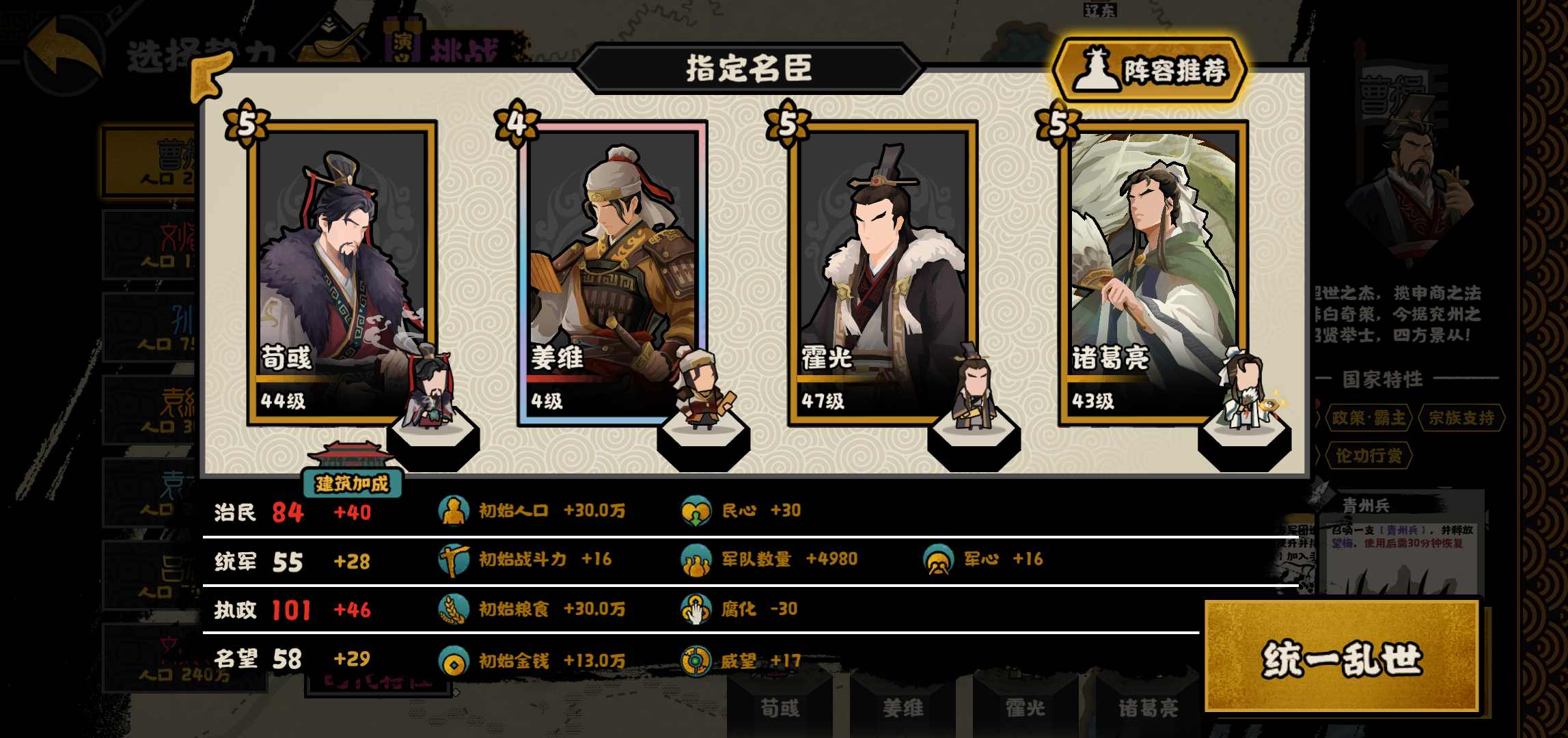Select the 初始战斗力 banner icon
This screenshot has width=1568, height=738.
(454, 559)
